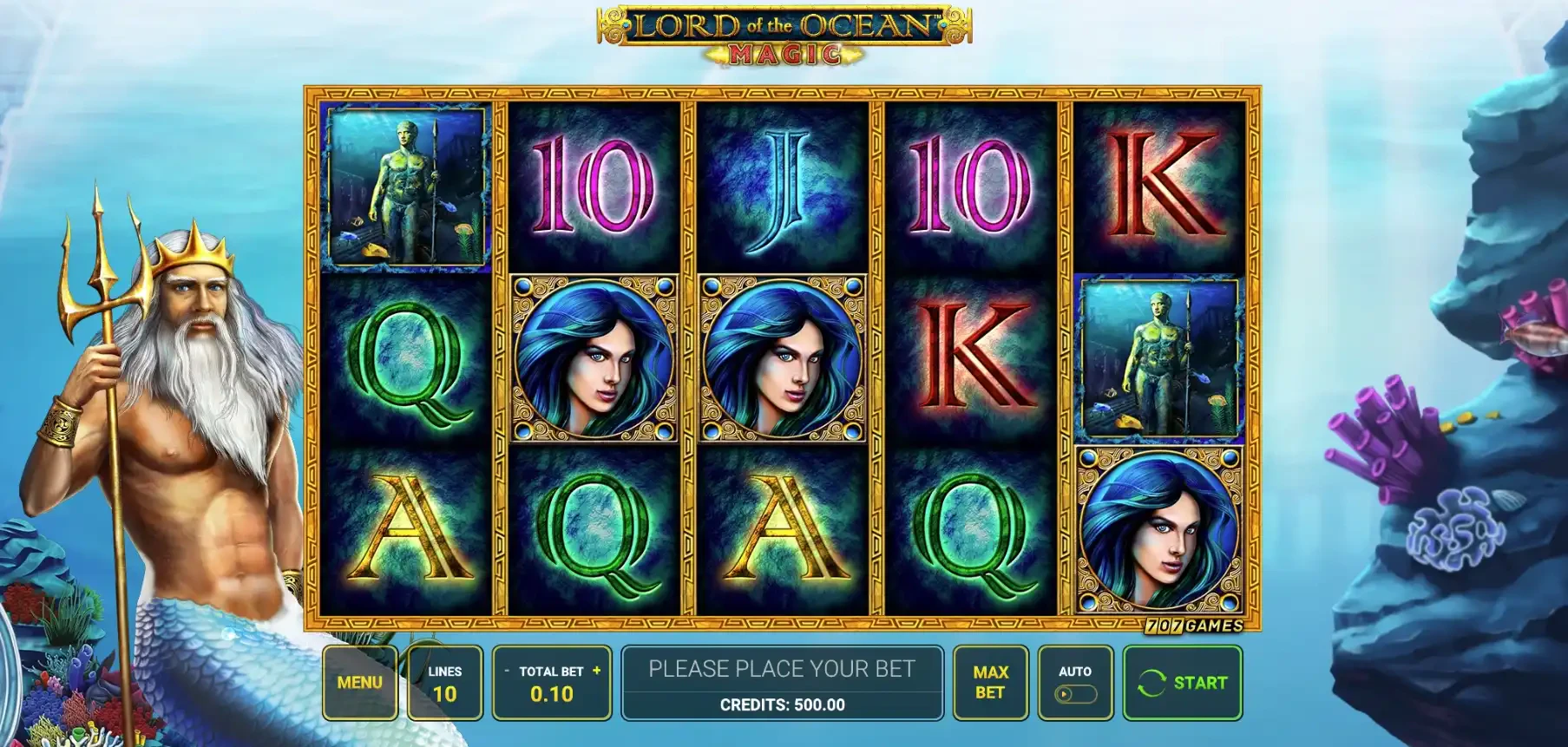Image resolution: width=1568 pixels, height=747 pixels.
Task: Select the MAX BET button
Action: (x=989, y=683)
